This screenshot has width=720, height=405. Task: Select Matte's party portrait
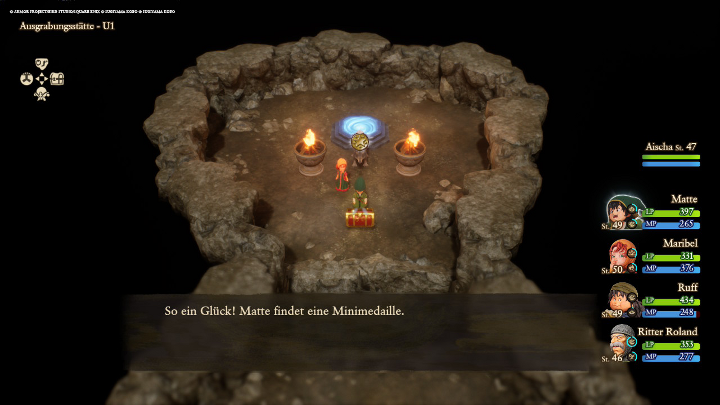pyautogui.click(x=619, y=210)
